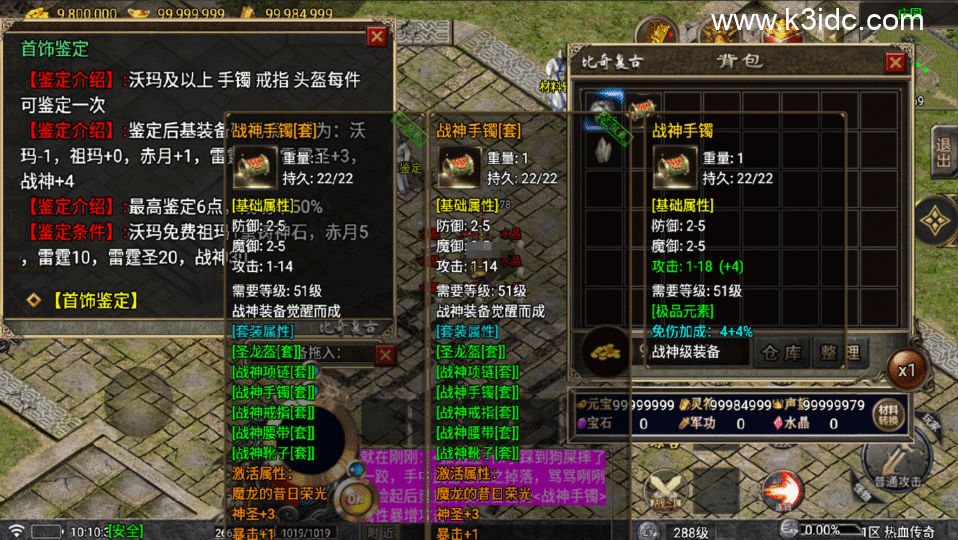958x540 pixels.
Task: Close the 背包 backpack window
Action: [x=895, y=63]
